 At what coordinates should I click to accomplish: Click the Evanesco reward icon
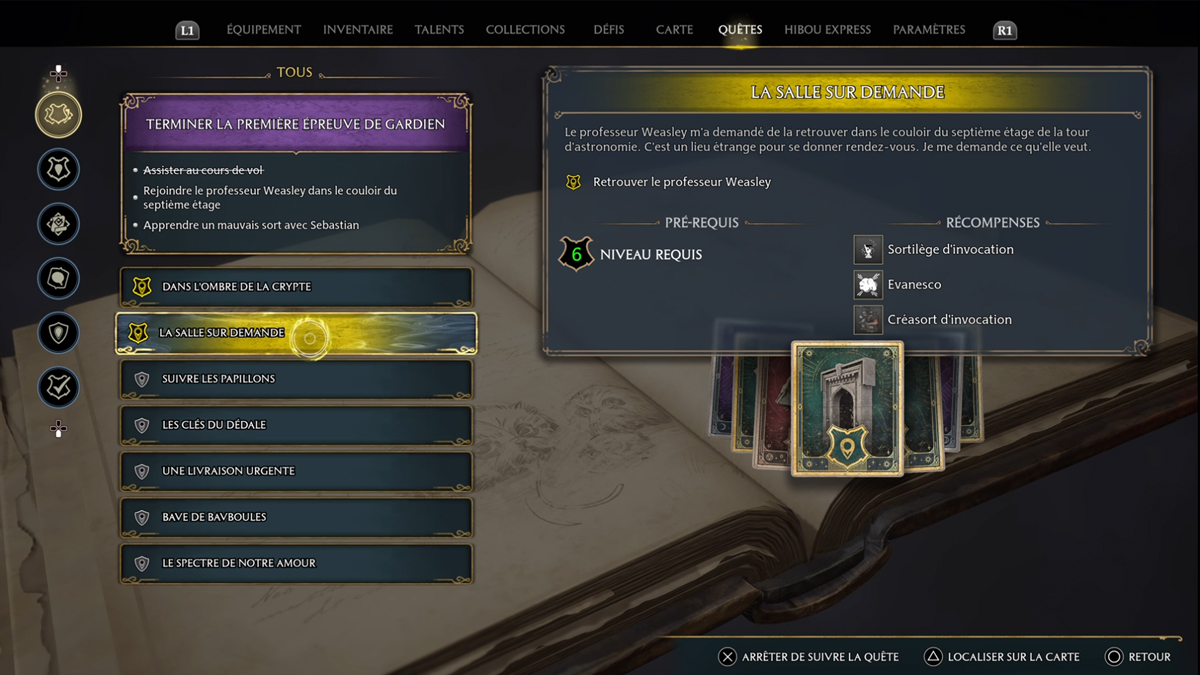(x=868, y=285)
